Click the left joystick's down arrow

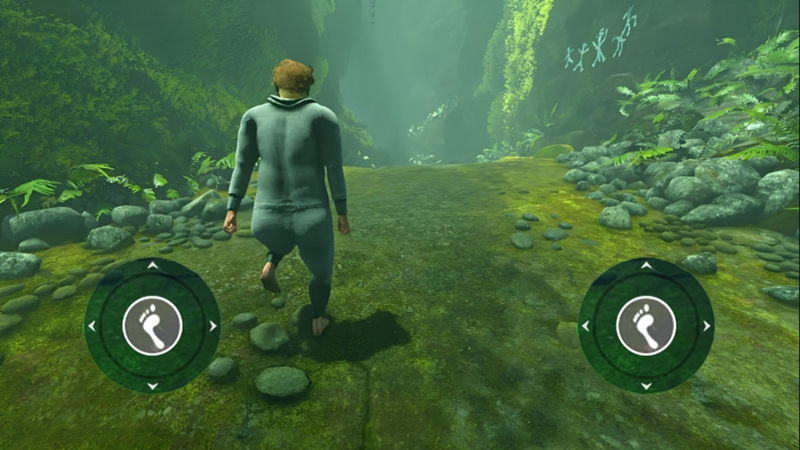pos(152,385)
